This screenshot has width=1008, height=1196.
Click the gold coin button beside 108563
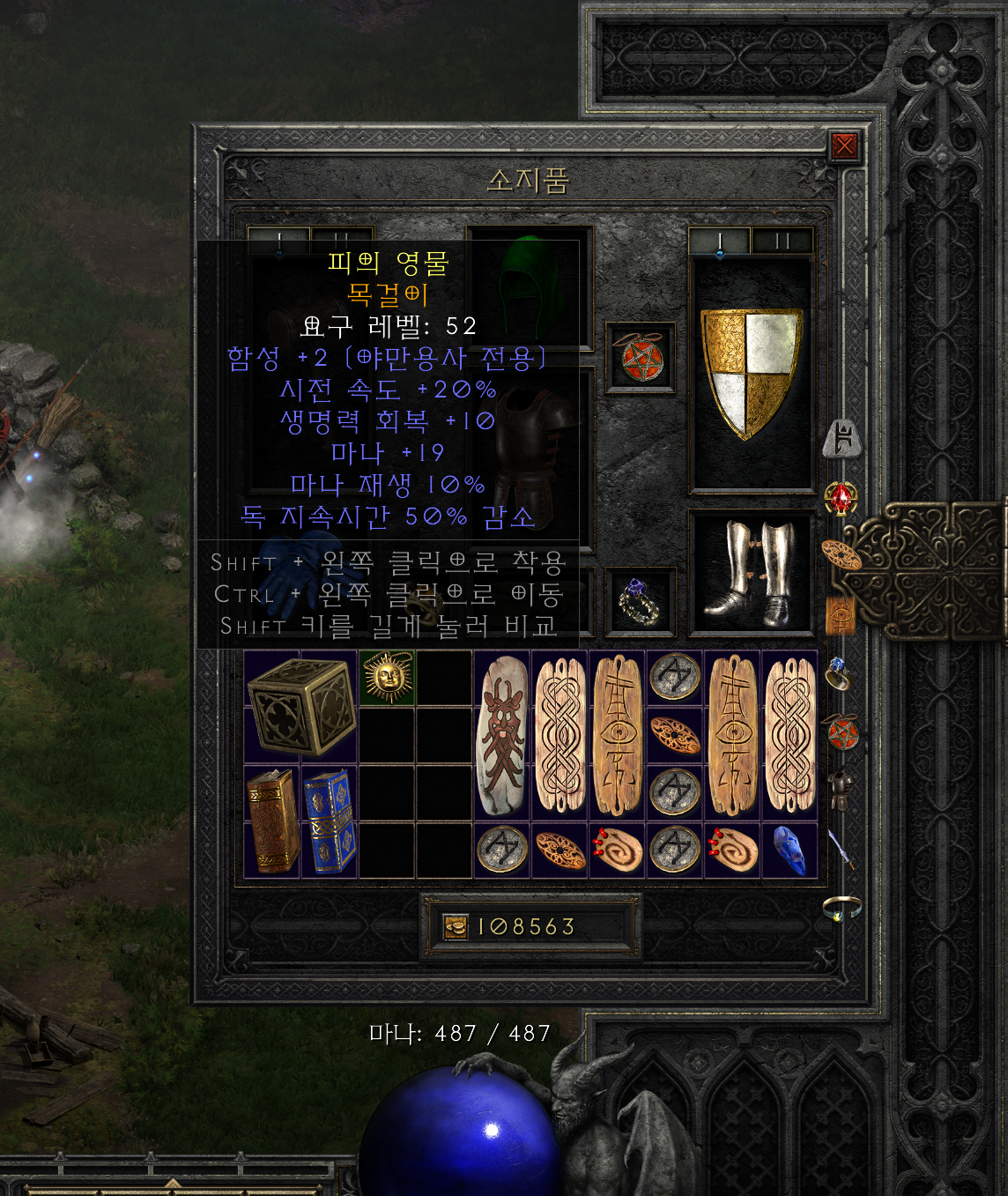point(456,927)
